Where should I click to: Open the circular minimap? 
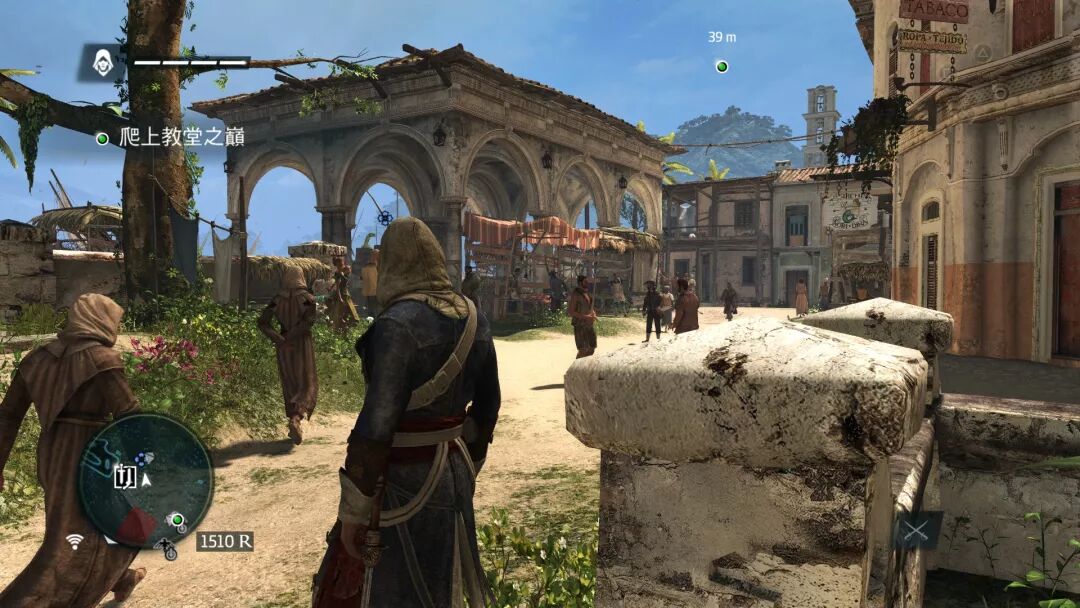[146, 479]
